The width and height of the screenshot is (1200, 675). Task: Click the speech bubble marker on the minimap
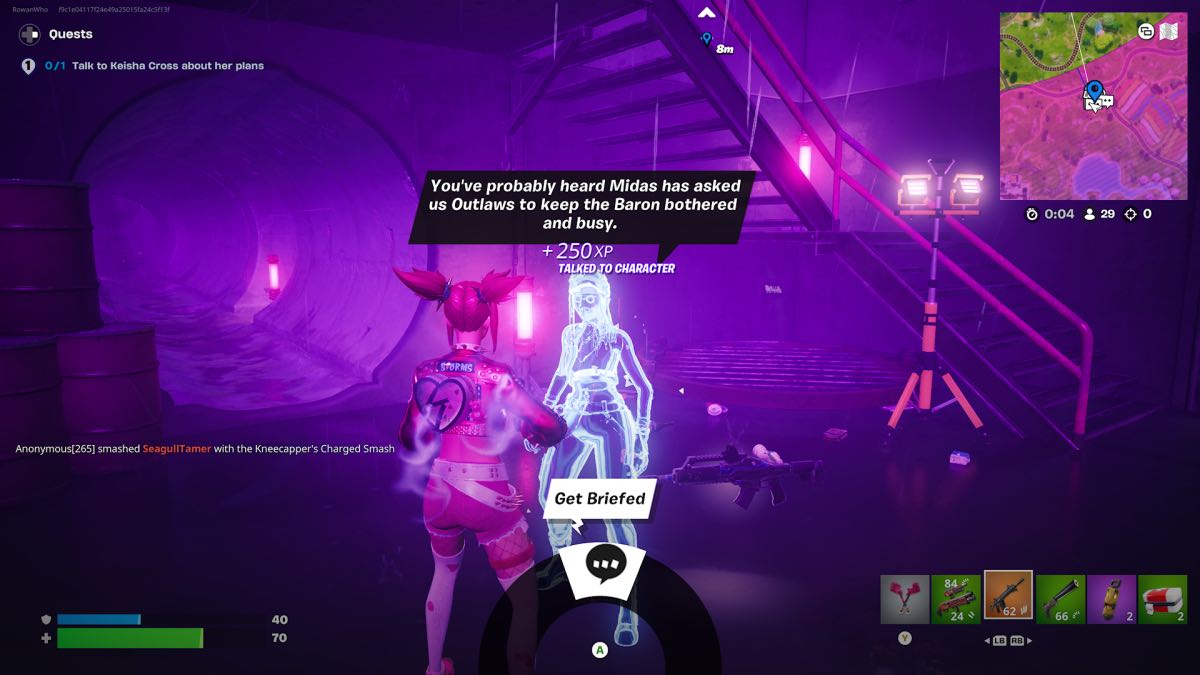pos(1106,101)
